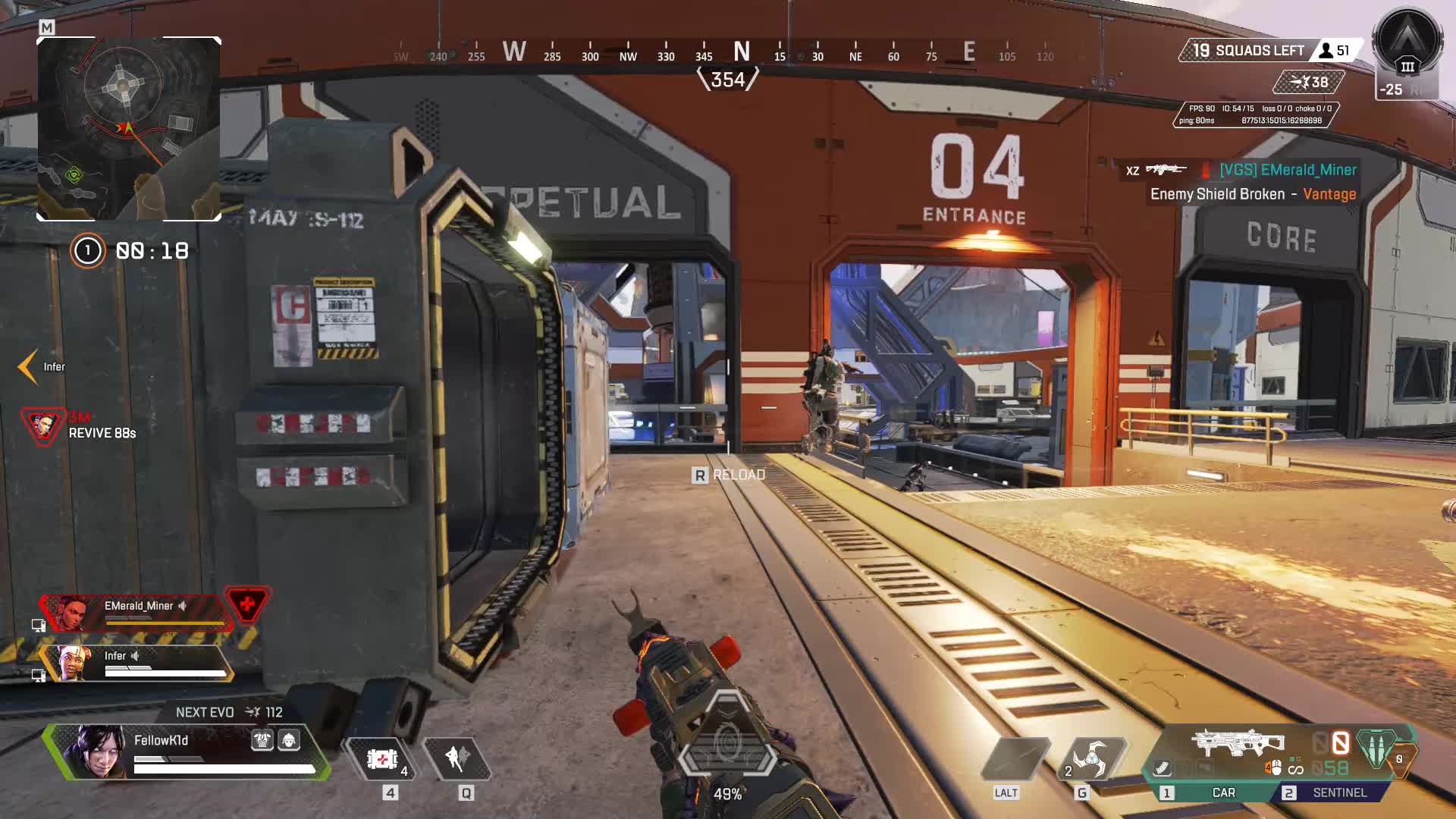Use the healing syringe item
1456x819 pixels.
(382, 759)
